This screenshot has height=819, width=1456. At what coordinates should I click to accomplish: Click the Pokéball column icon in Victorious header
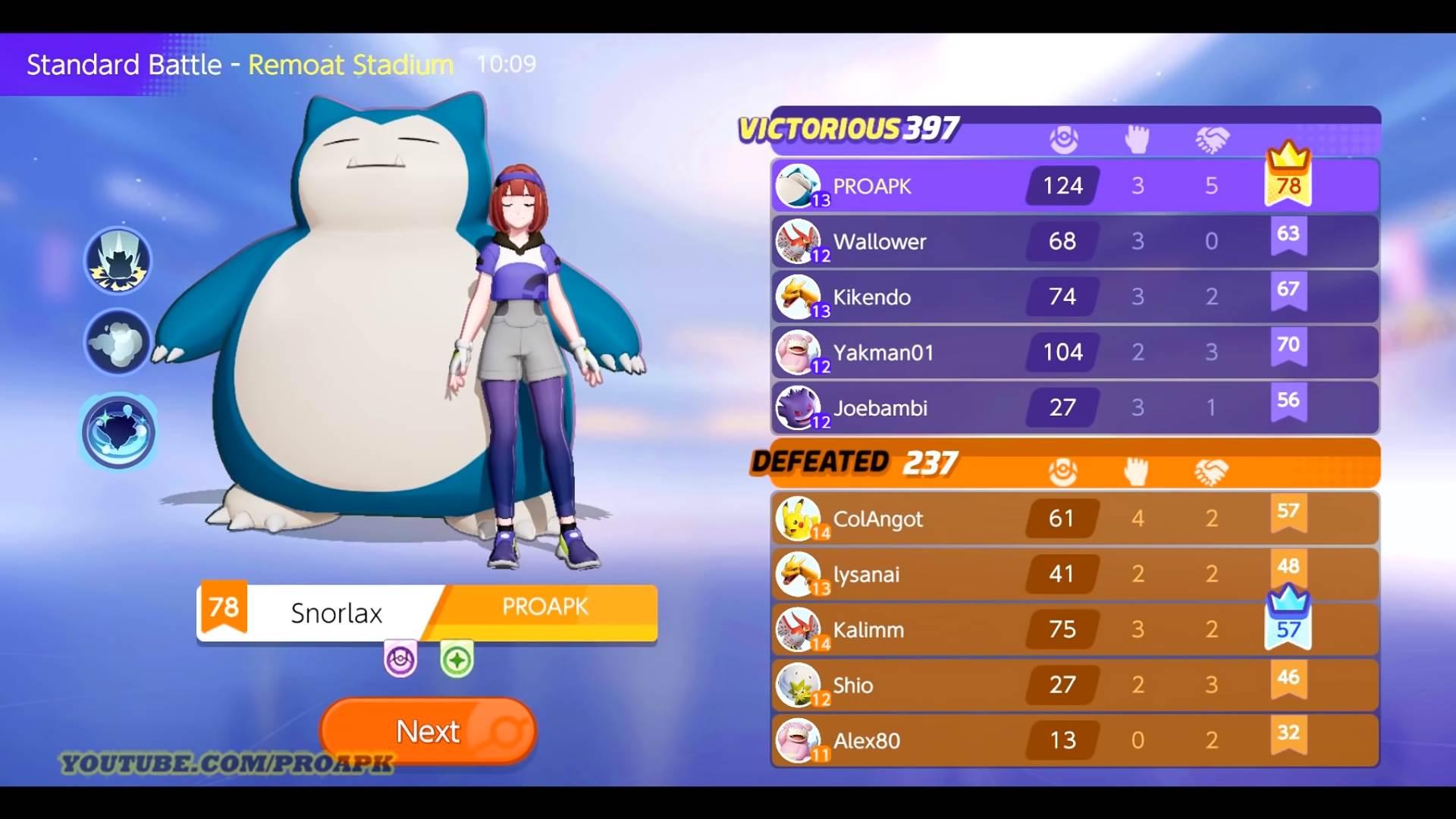pos(1065,139)
